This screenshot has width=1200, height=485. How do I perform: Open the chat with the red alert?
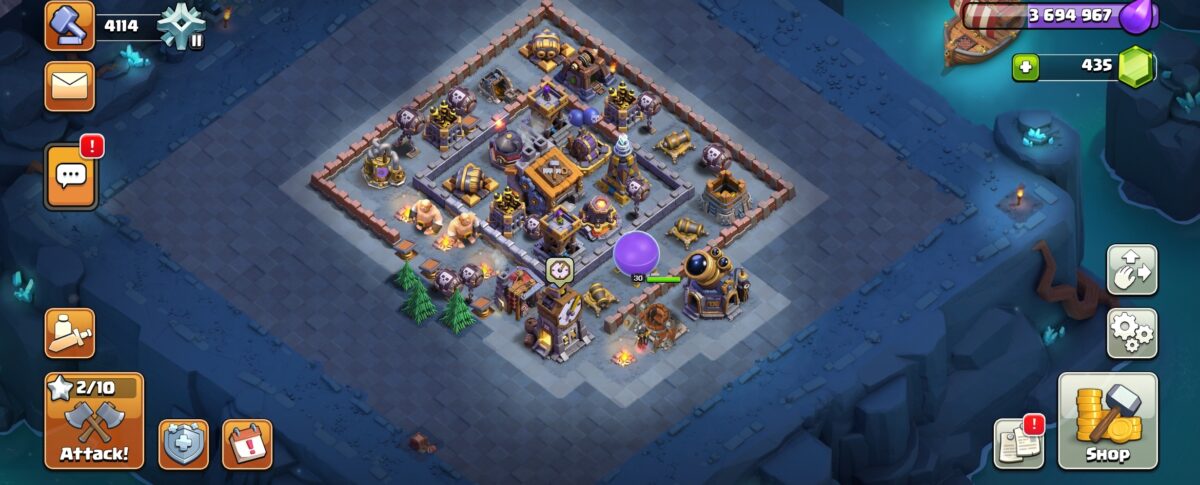point(70,176)
